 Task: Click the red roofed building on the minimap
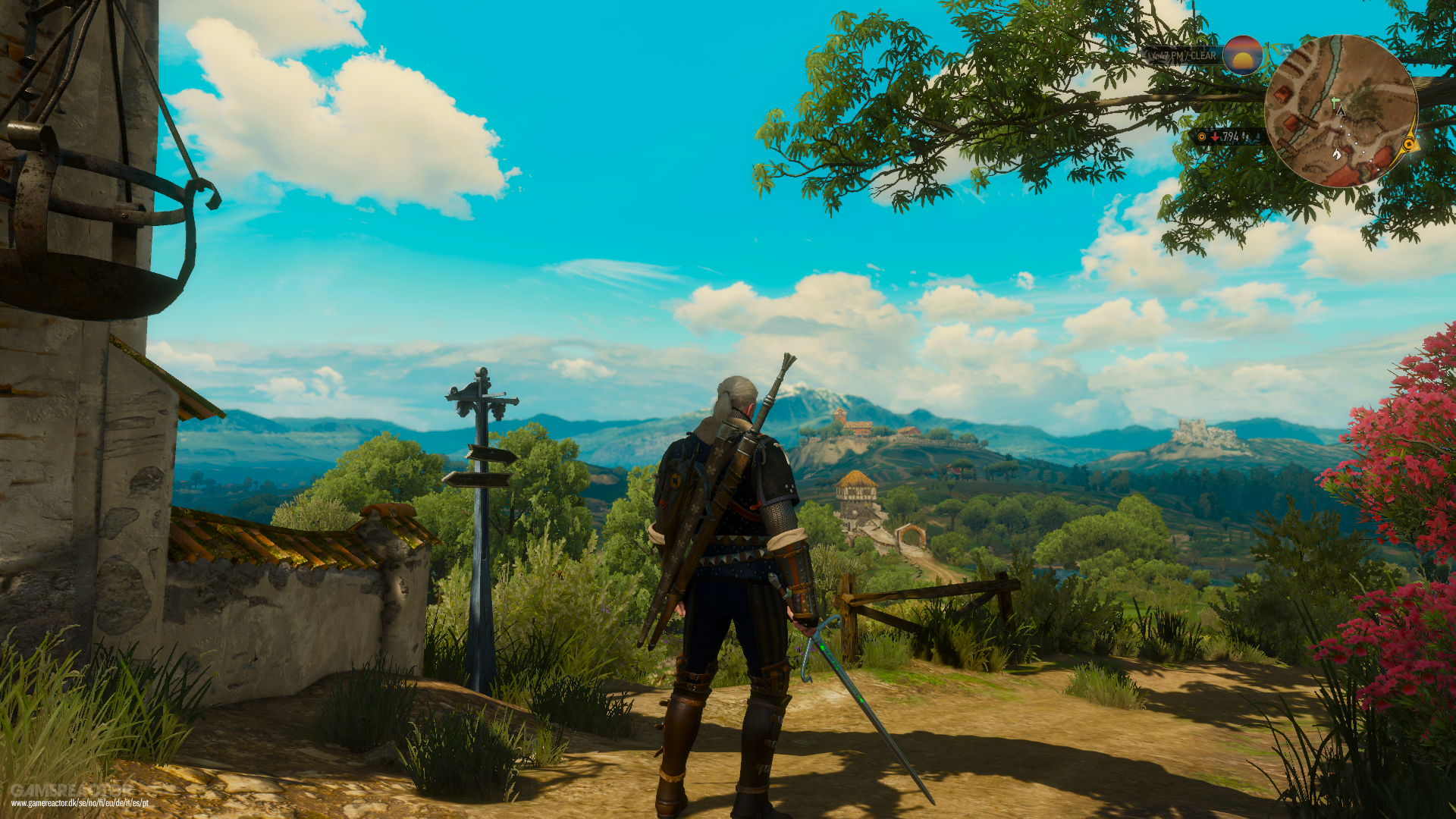click(x=1283, y=95)
